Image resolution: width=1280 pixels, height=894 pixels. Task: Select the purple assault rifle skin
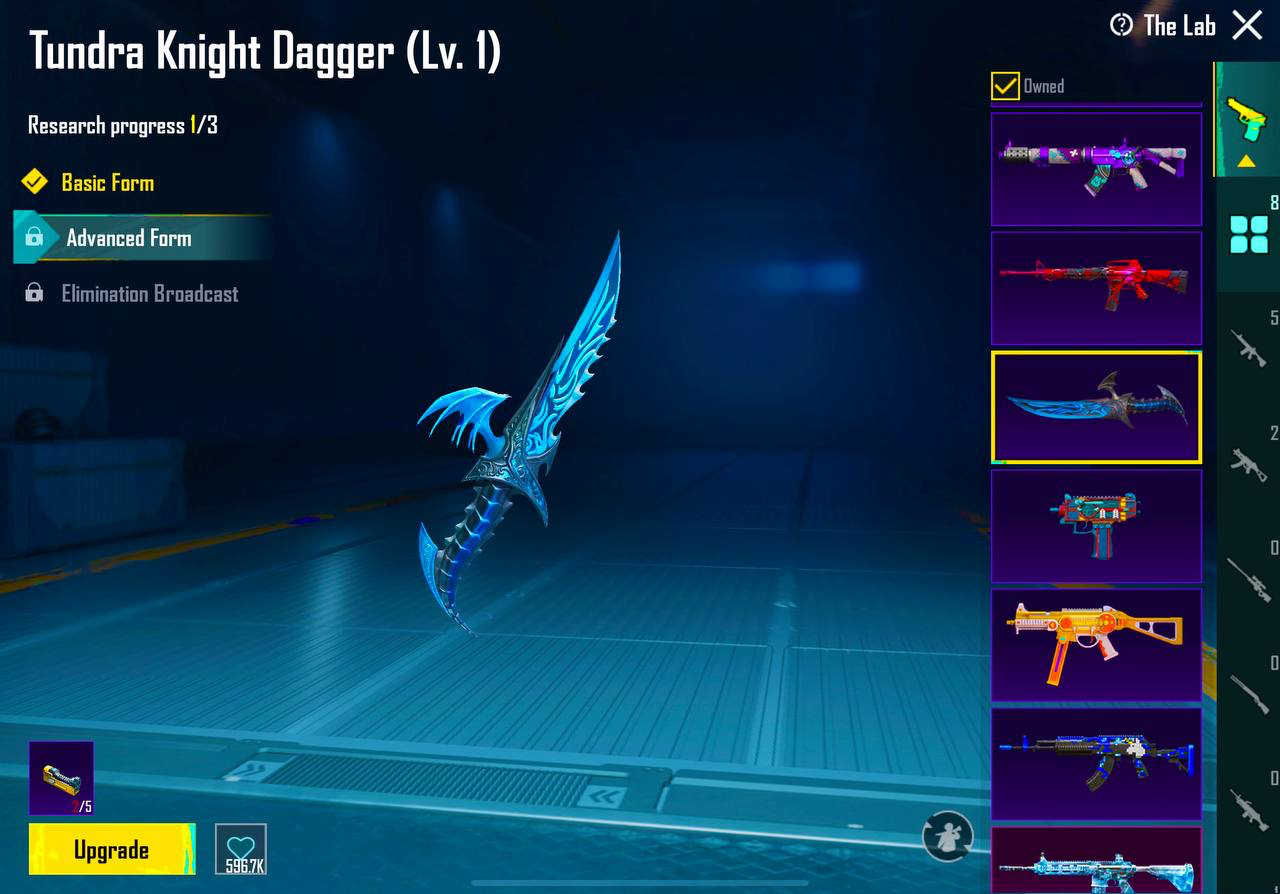click(1096, 168)
